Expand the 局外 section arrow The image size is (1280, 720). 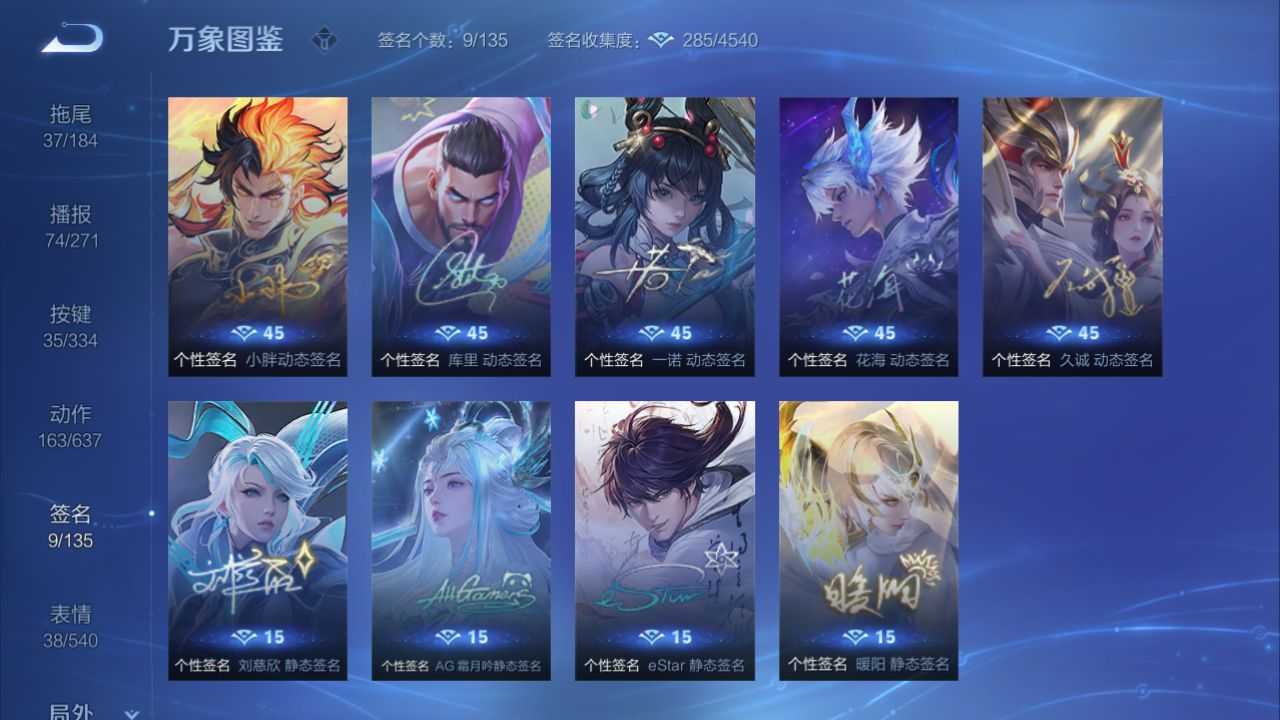tap(130, 713)
